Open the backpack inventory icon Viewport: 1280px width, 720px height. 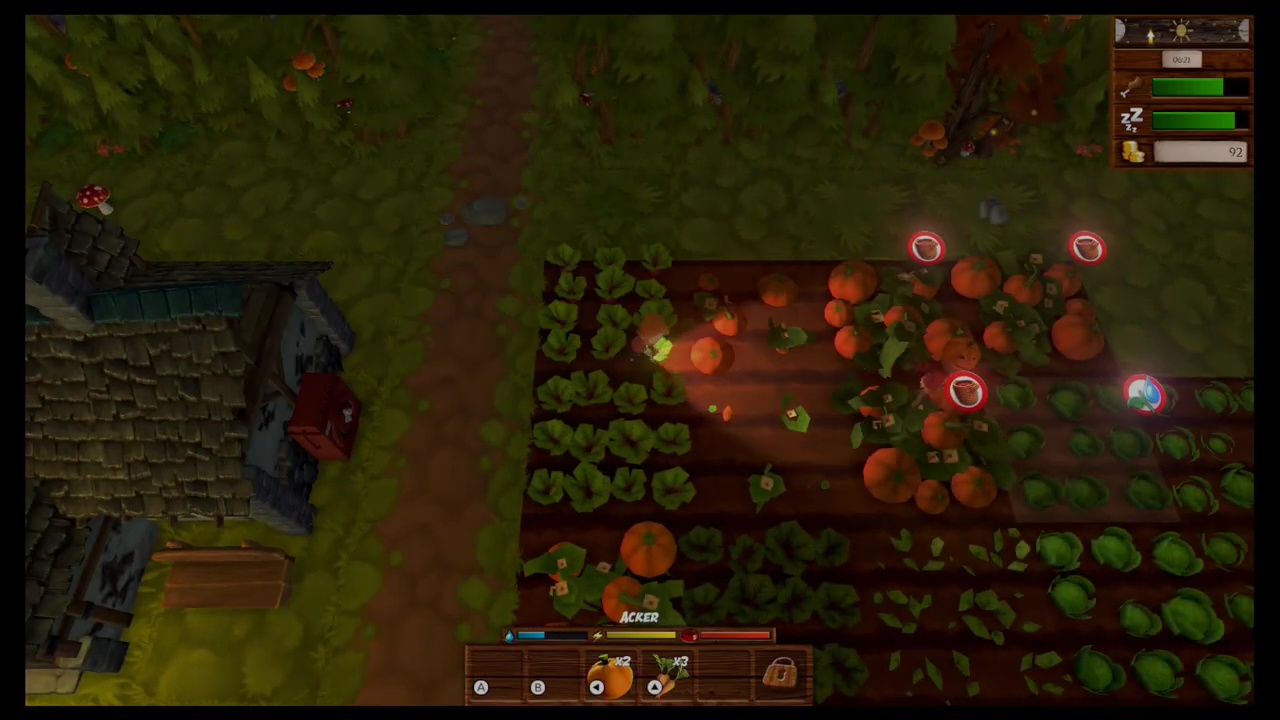[x=781, y=675]
